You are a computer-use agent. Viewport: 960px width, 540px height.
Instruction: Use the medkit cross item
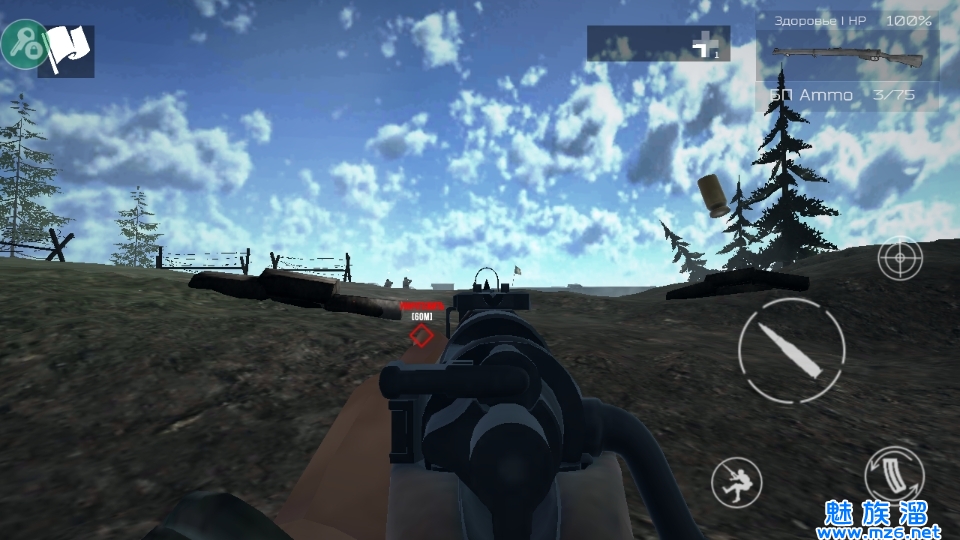point(709,44)
